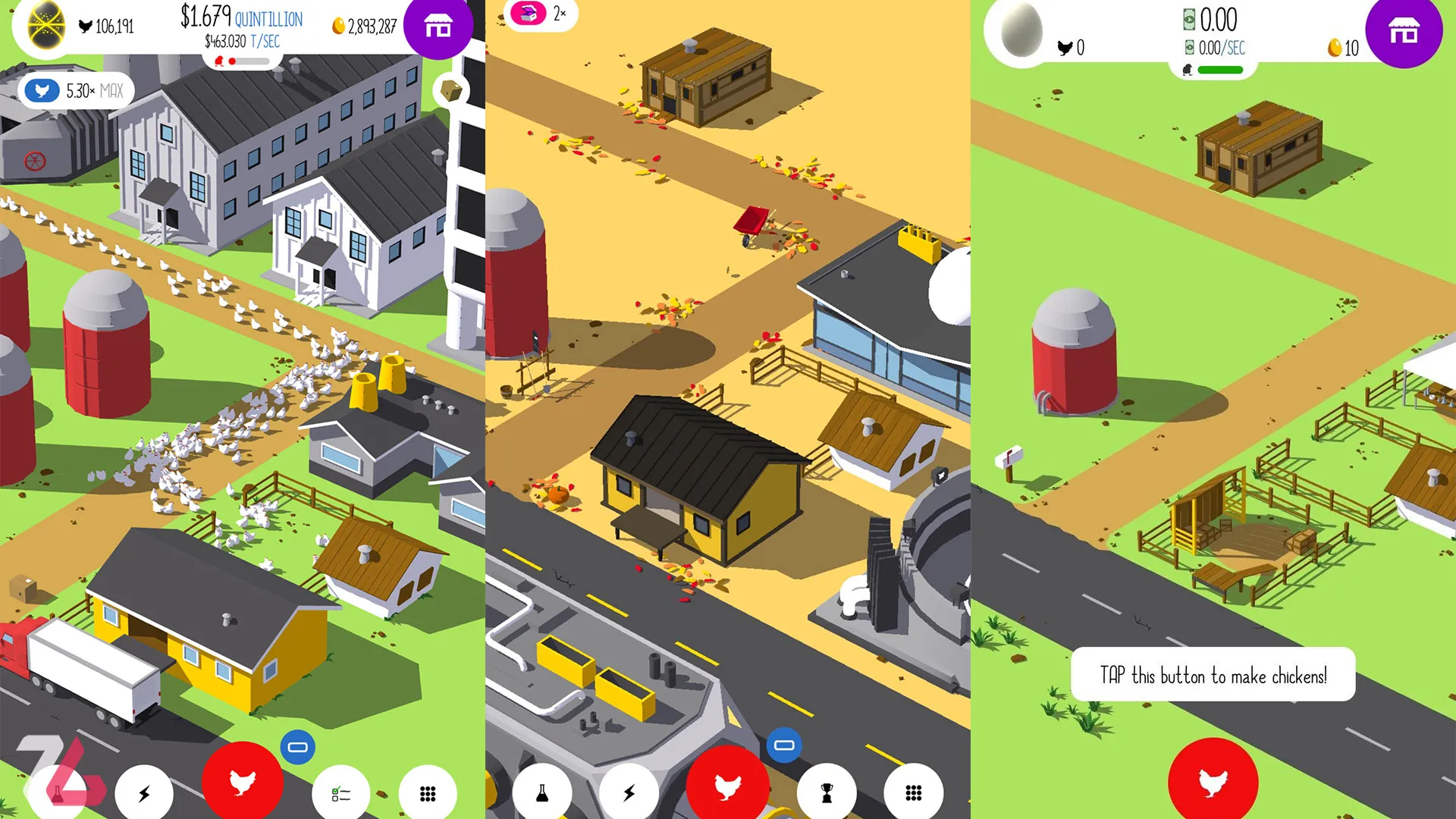Open the nine-dot menu on the middle screen
Screen dimensions: 1456x819
pyautogui.click(x=915, y=792)
